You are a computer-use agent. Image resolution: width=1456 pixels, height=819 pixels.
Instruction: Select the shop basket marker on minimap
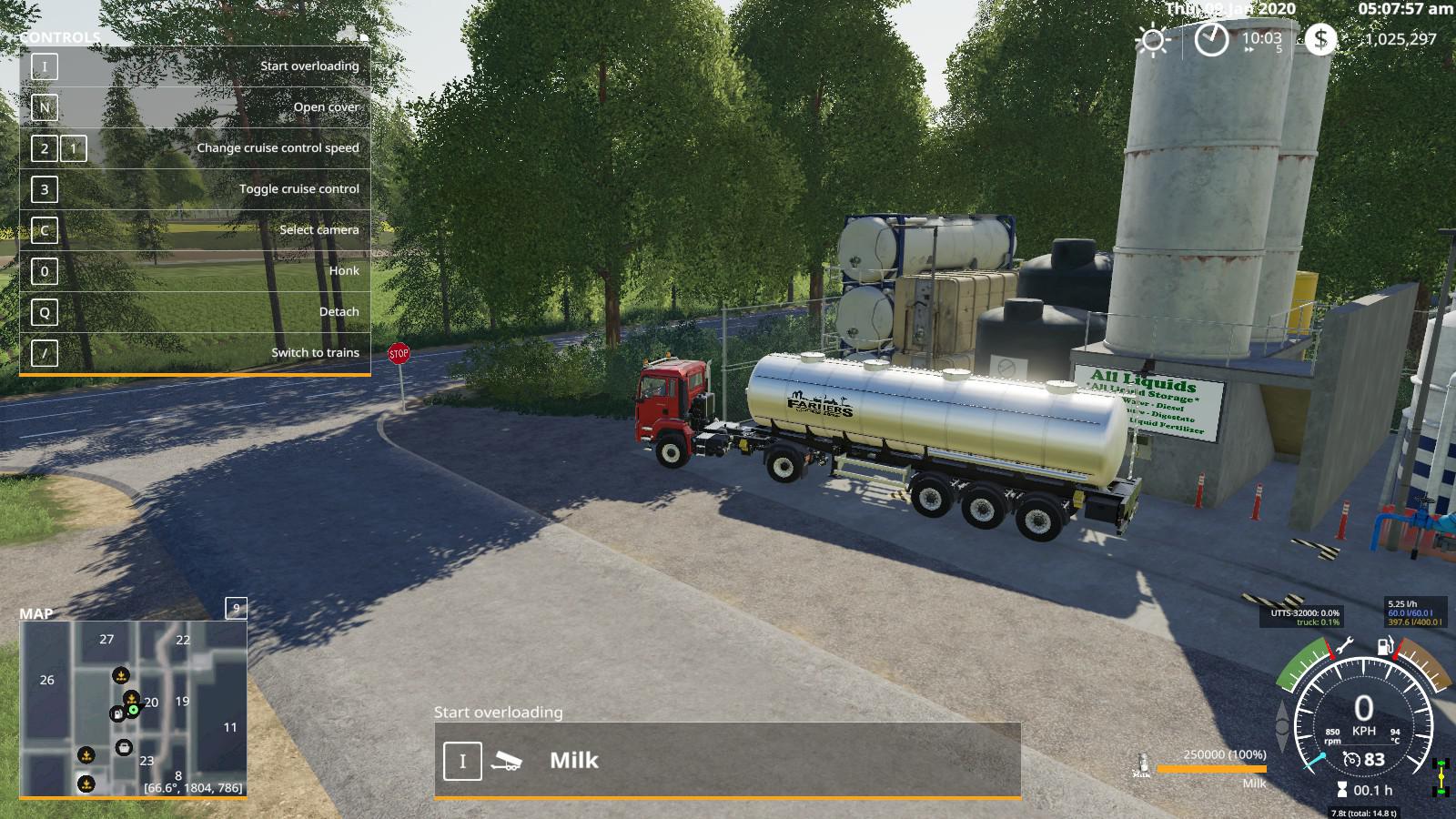click(x=124, y=747)
